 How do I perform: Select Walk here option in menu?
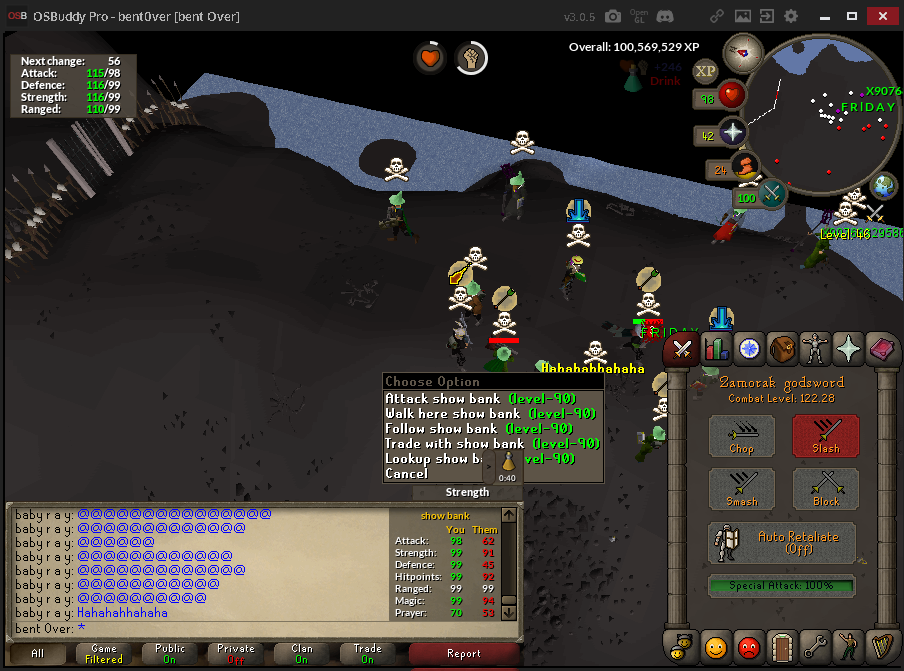[x=480, y=414]
